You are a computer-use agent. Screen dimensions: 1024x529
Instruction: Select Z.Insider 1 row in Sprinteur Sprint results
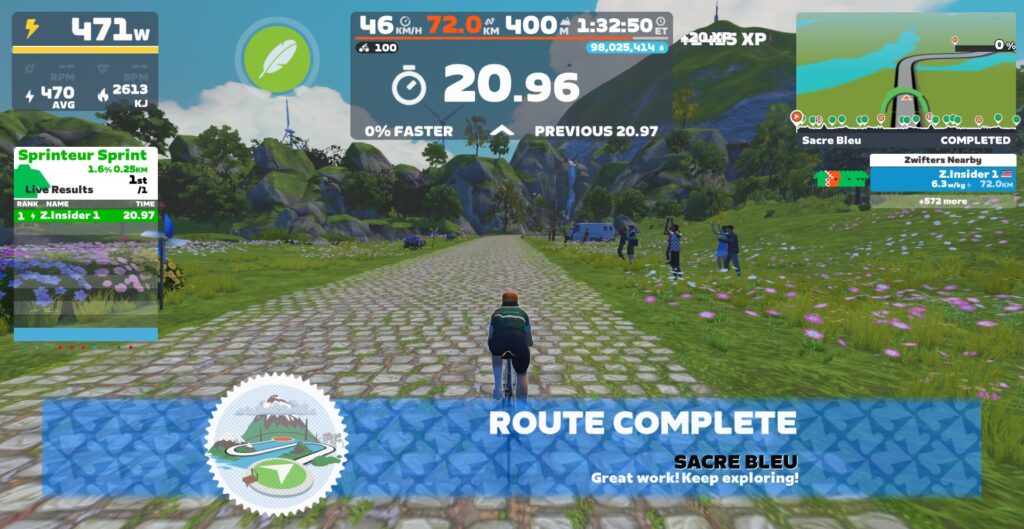[x=85, y=215]
